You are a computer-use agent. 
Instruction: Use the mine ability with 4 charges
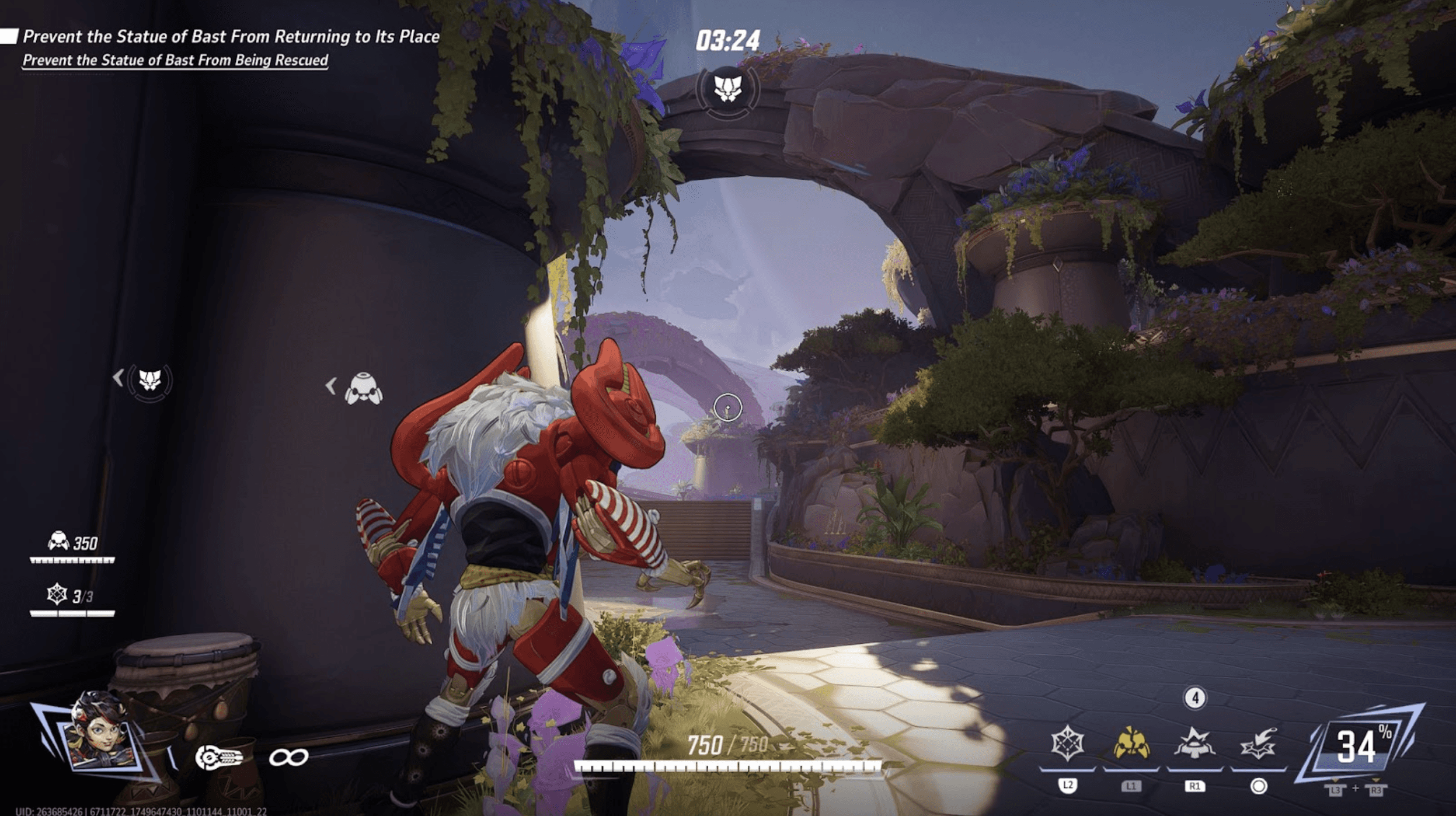1194,744
